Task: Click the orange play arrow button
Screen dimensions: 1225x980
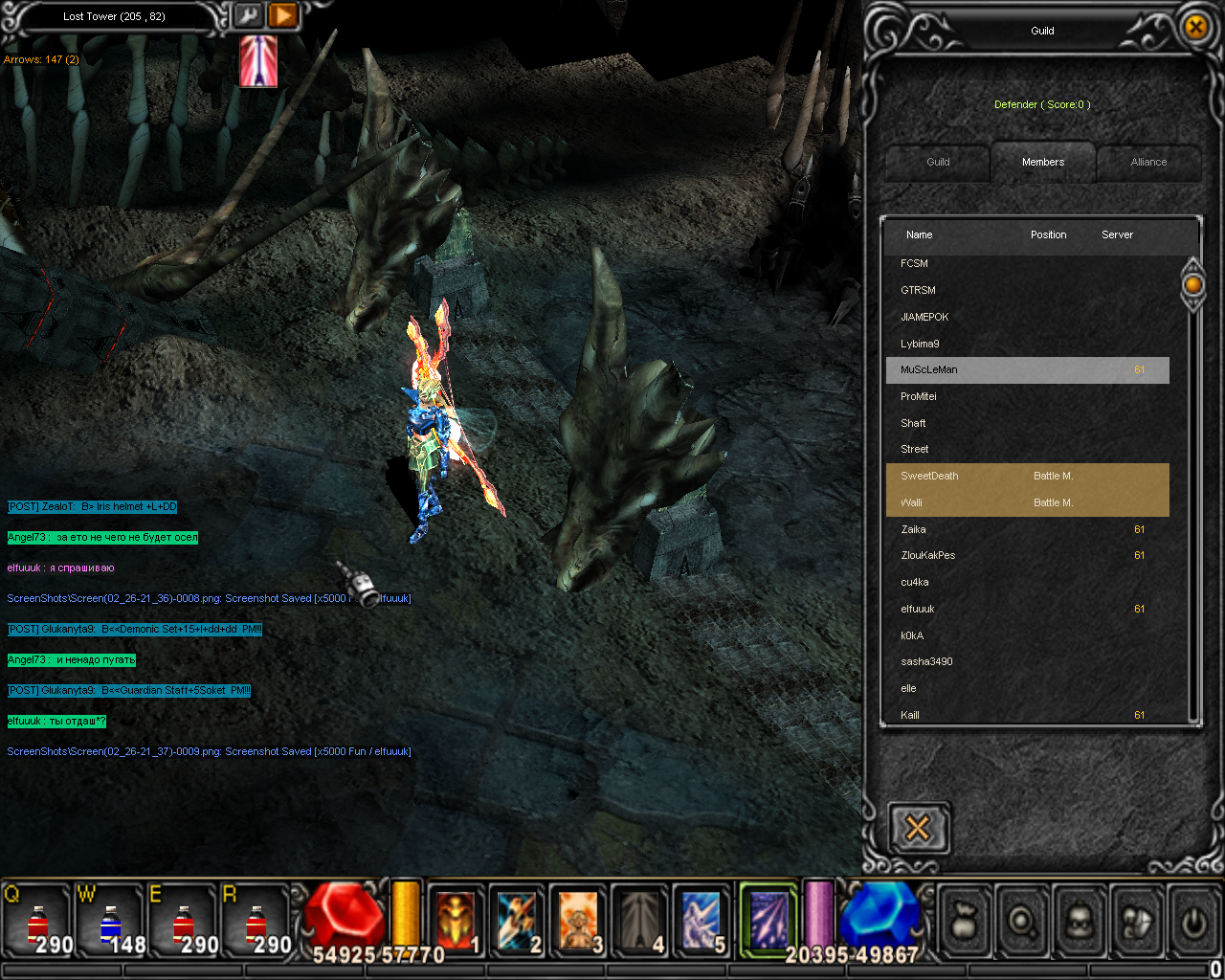Action: (282, 16)
